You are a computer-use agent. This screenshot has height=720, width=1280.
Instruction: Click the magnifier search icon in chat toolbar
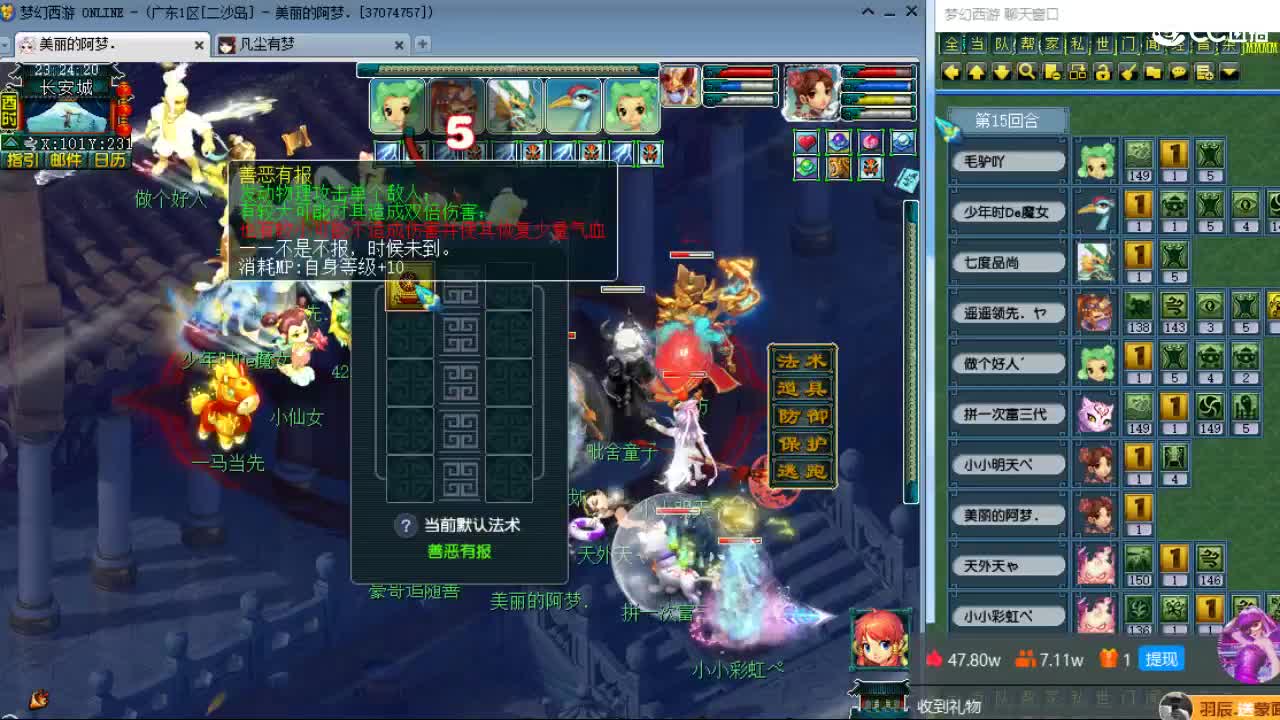[1026, 73]
